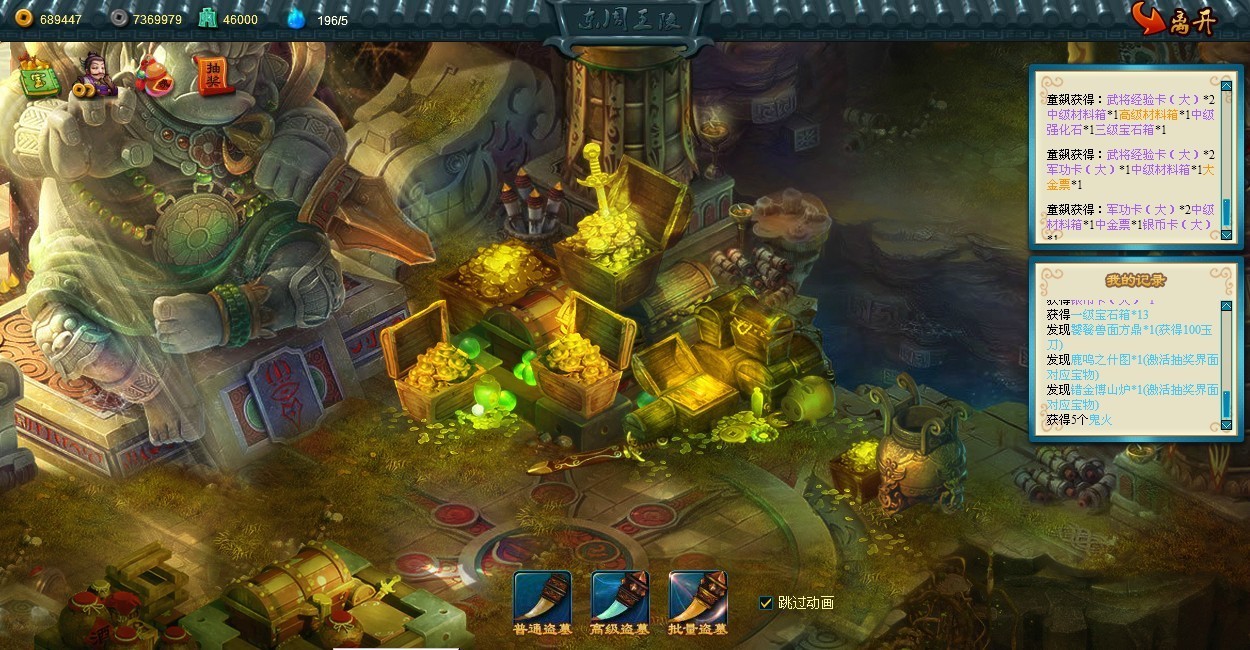
Task: Open the 抽奖 lottery scroll
Action: click(212, 76)
